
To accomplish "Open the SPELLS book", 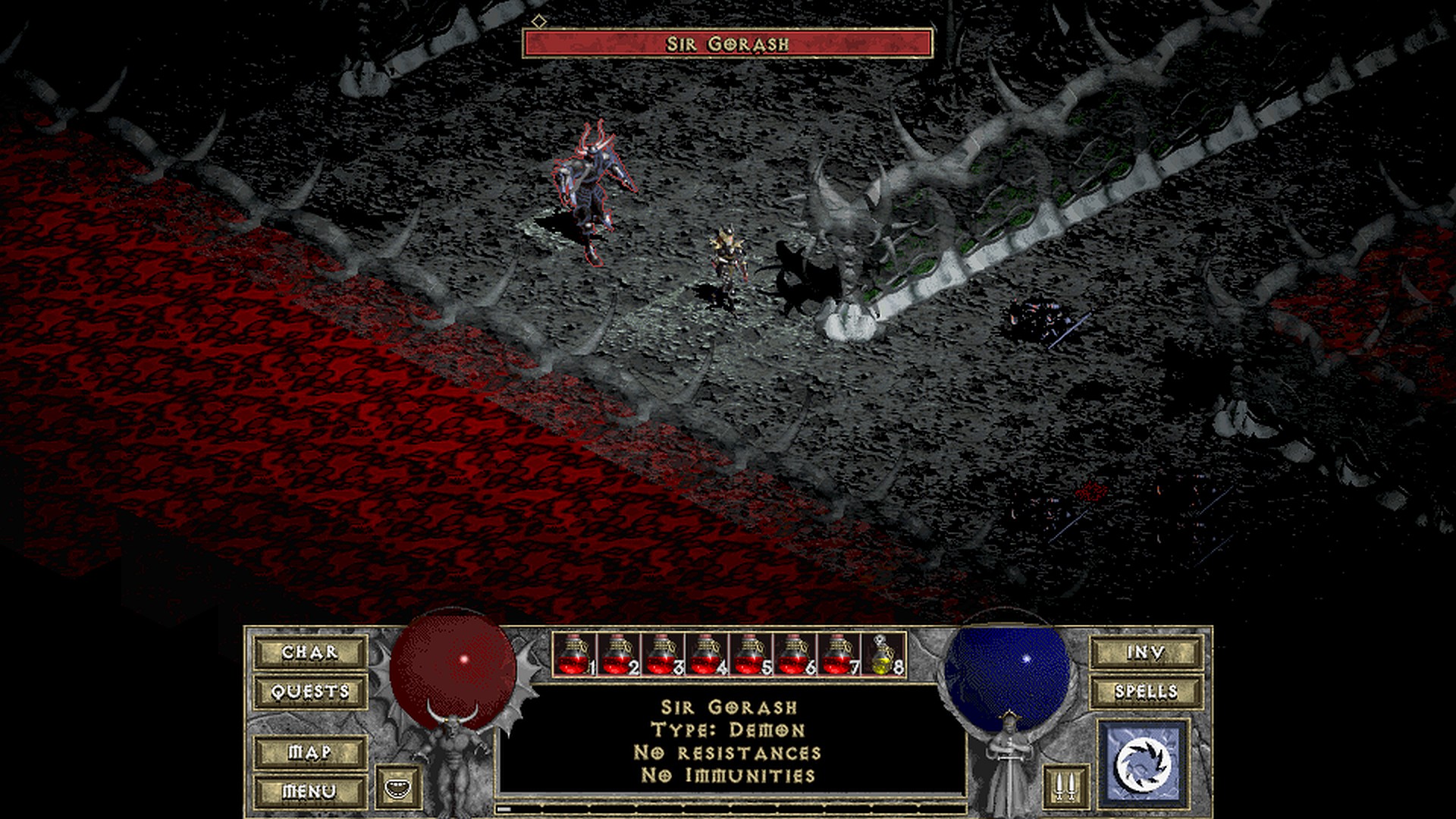I will point(1146,692).
